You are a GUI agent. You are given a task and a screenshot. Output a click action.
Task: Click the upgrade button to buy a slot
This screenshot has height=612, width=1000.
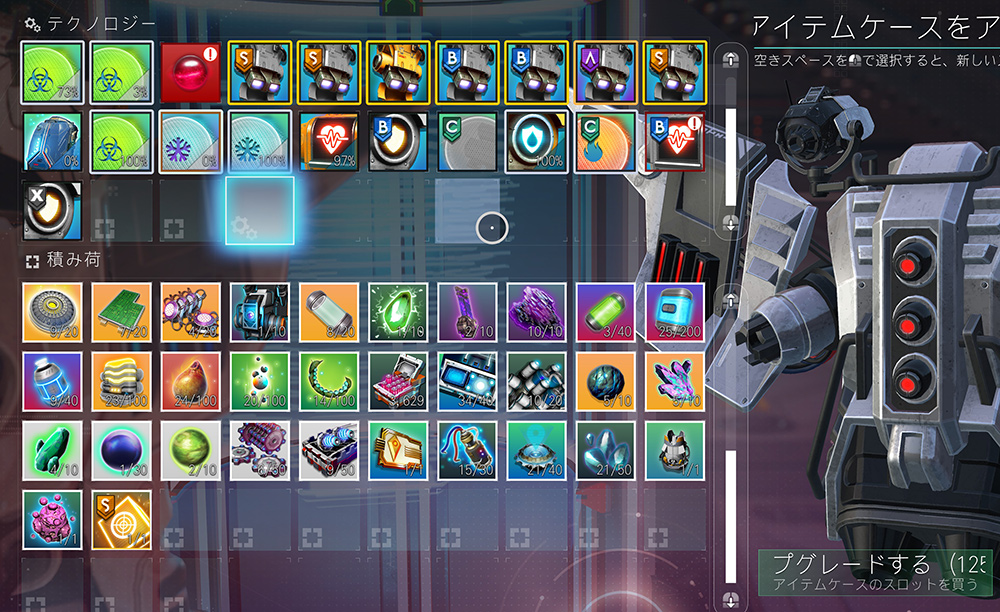point(874,573)
